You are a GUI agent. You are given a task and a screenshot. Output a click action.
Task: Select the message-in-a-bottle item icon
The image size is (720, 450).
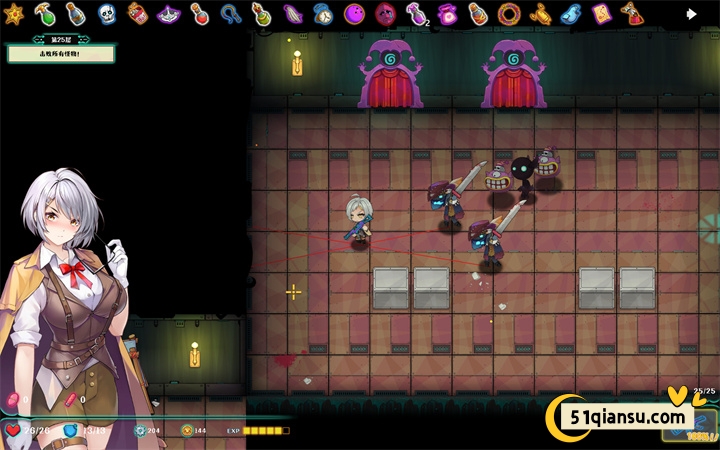tap(75, 13)
